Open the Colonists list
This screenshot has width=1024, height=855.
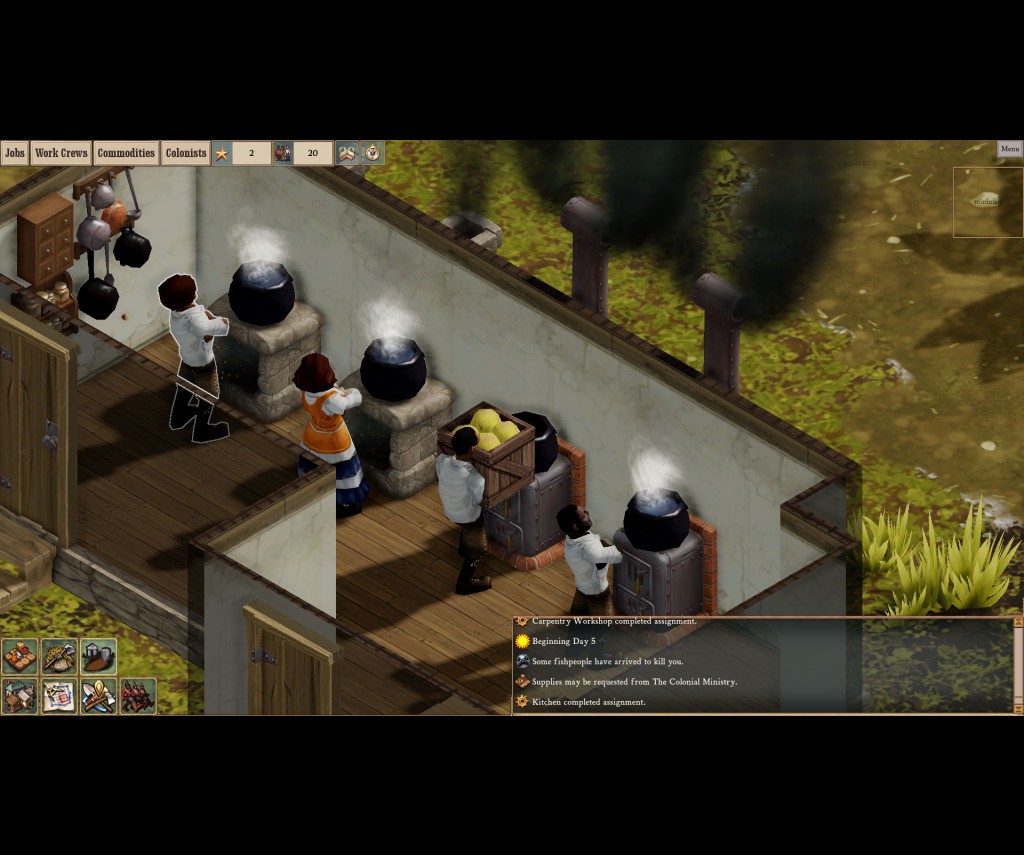186,153
